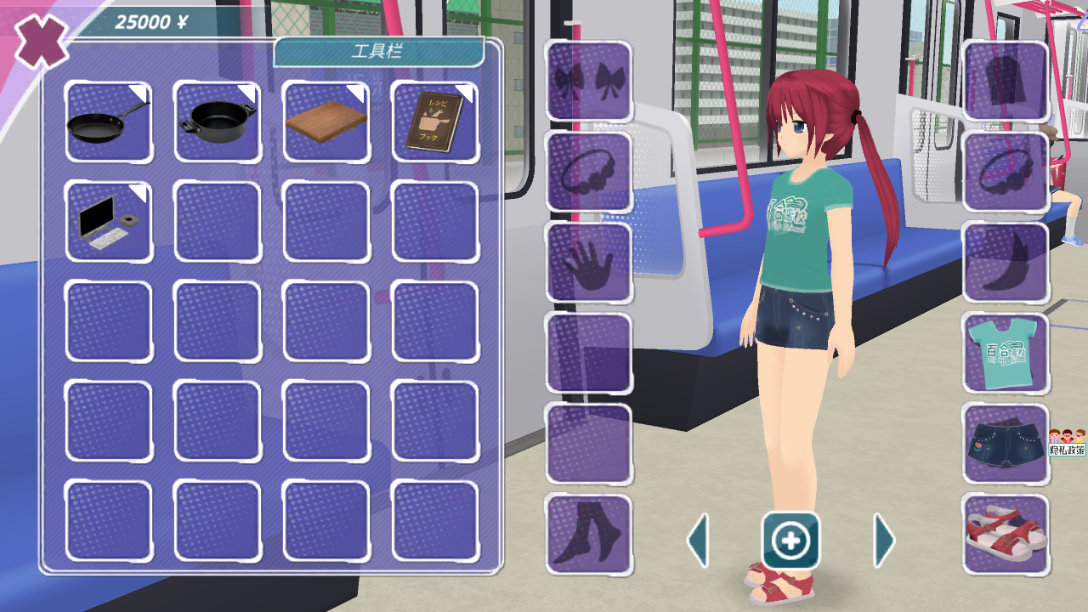Click the plus zoom button
1088x612 pixels.
791,541
